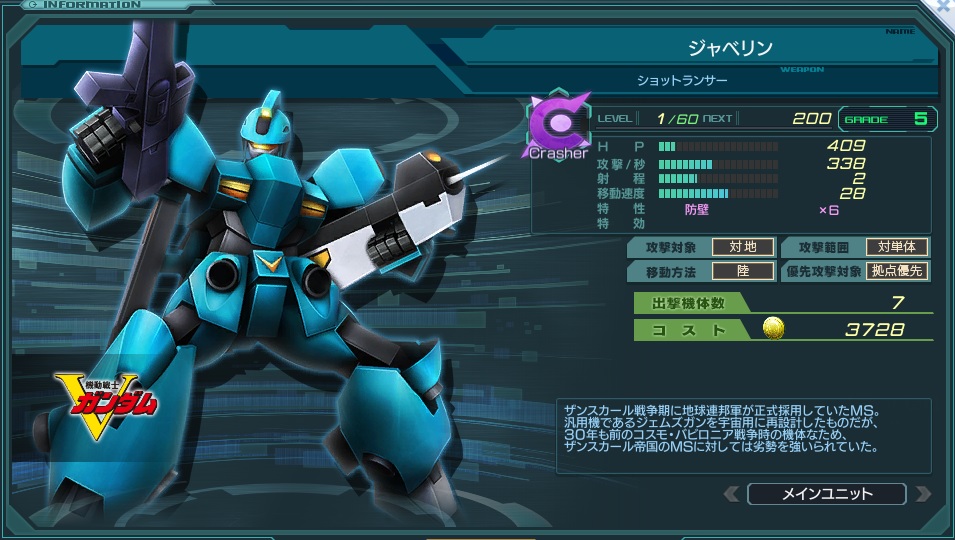Show the previous unit with left arrow
955x540 pixels.
(732, 494)
